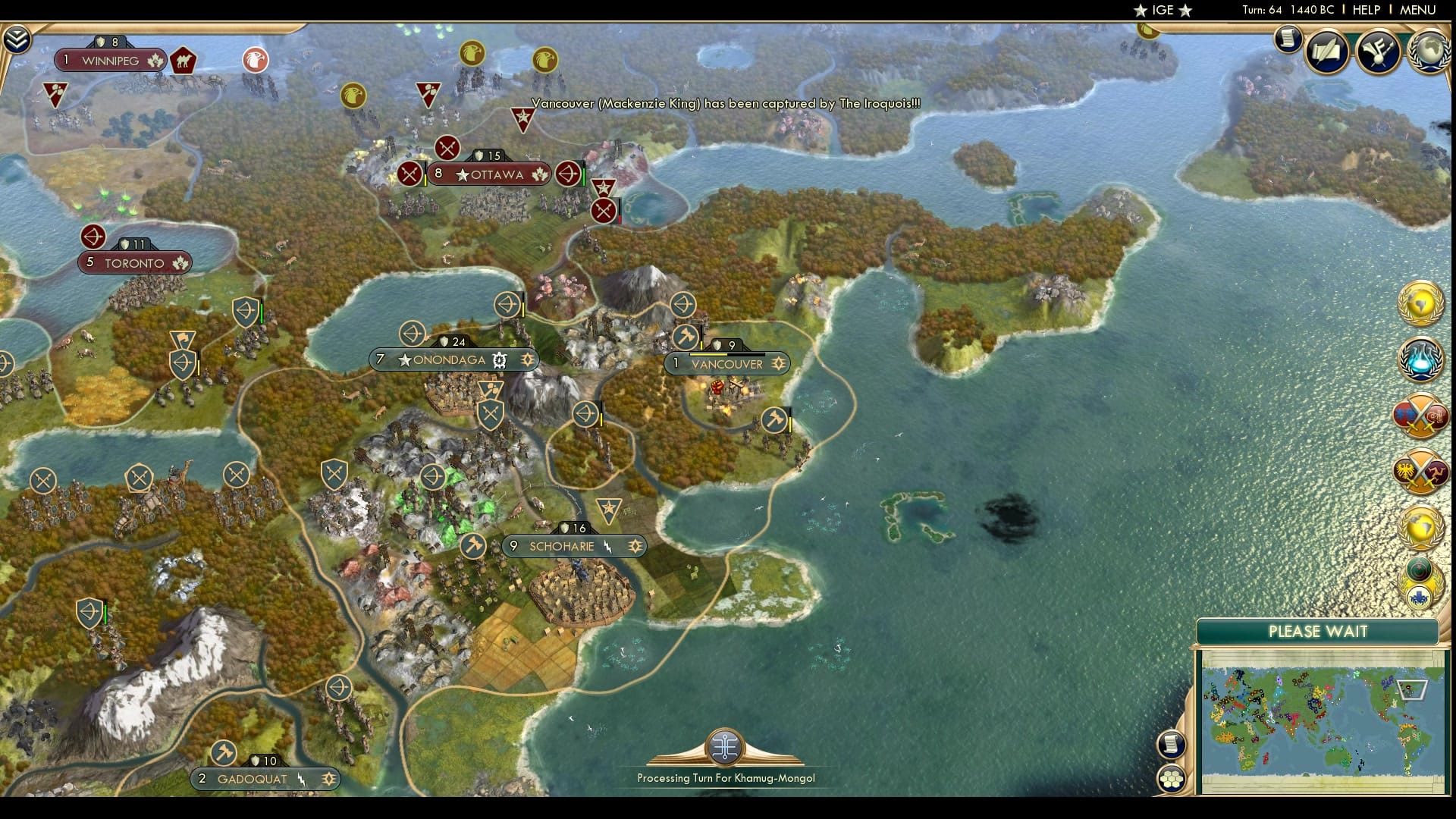Select the eagle unit flag near Winnipeg
The width and height of the screenshot is (1456, 819).
pos(255,59)
